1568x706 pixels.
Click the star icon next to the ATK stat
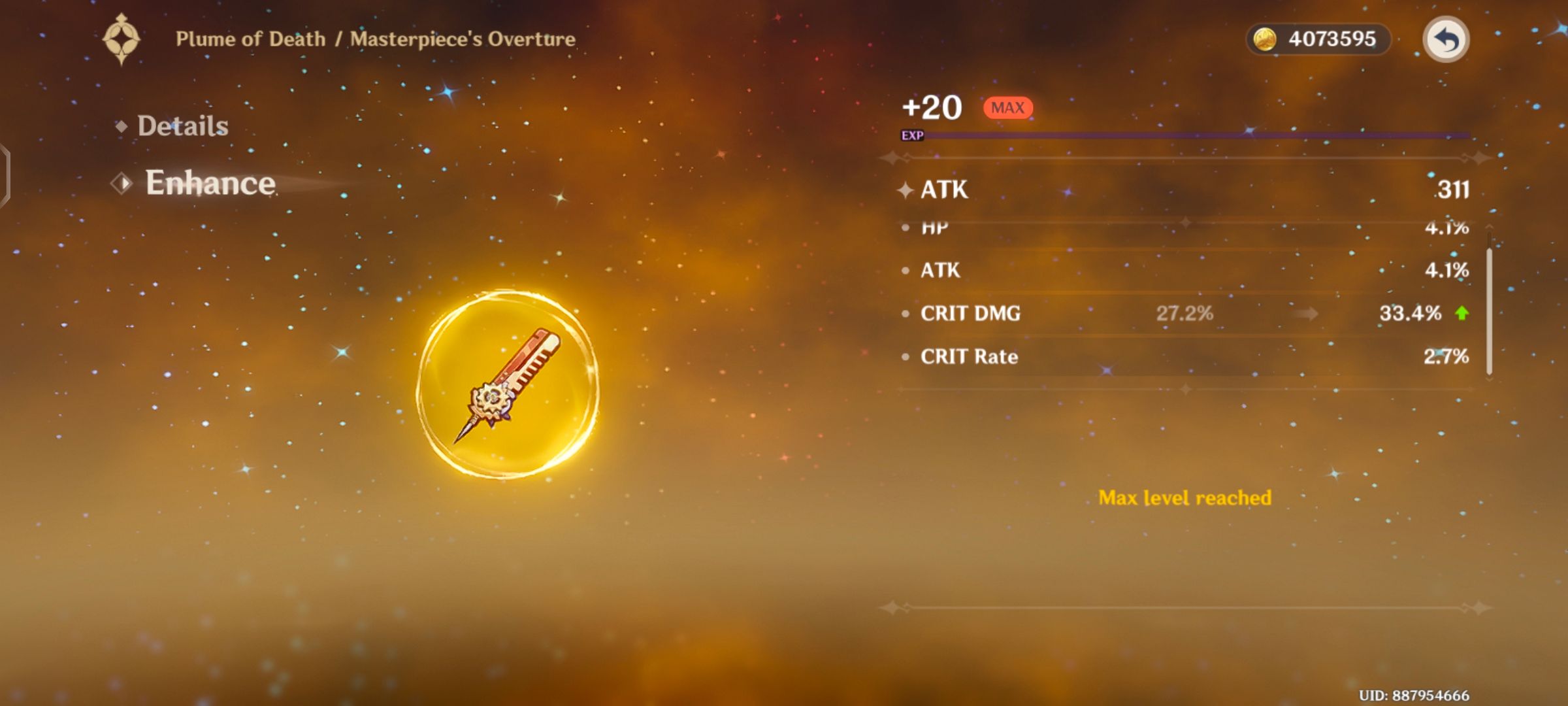(x=906, y=190)
